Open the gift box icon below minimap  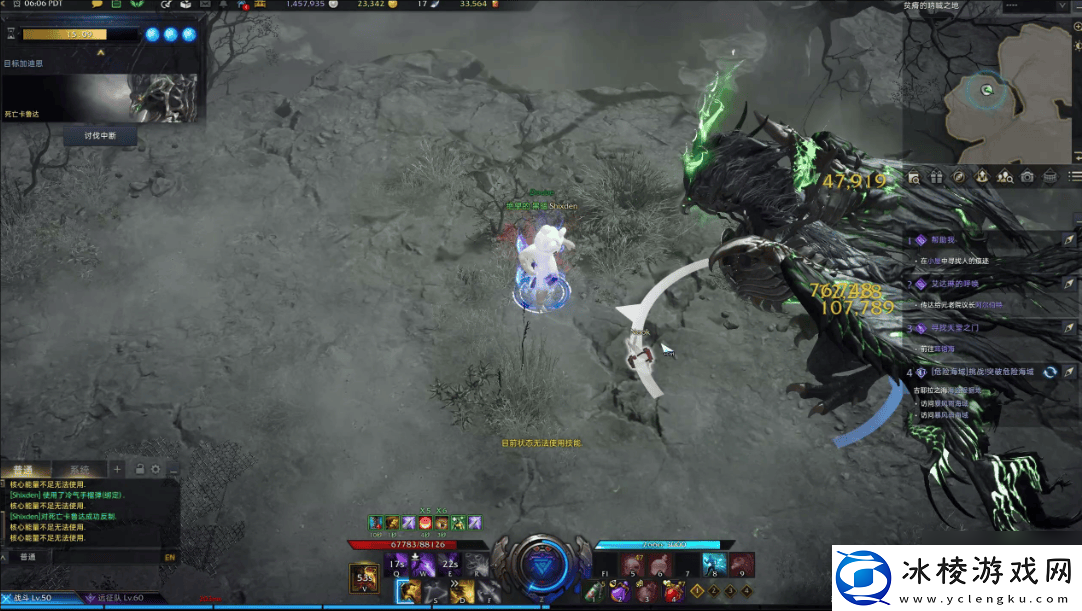click(936, 177)
